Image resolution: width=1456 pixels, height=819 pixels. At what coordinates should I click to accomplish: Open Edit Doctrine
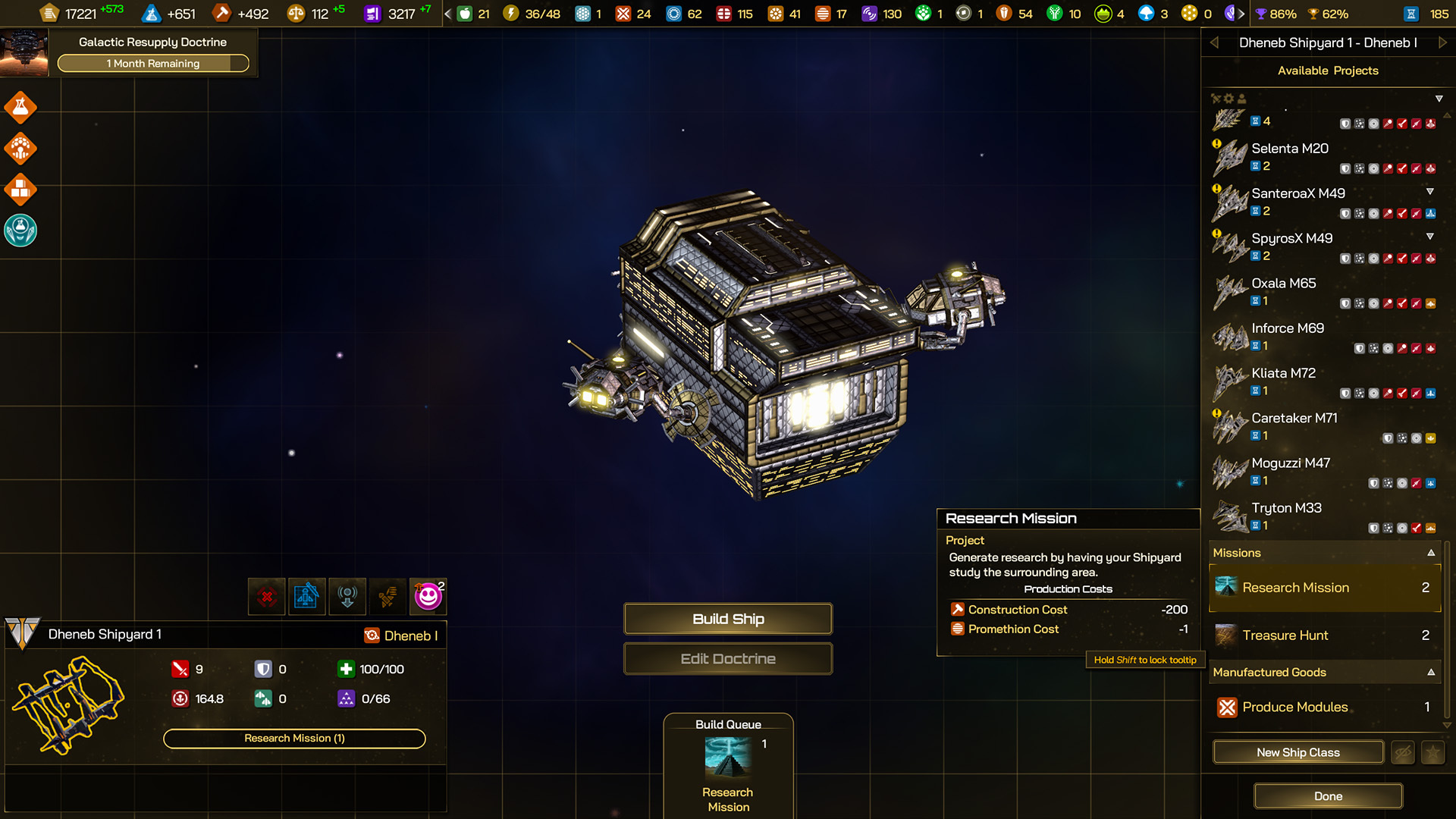(x=728, y=658)
